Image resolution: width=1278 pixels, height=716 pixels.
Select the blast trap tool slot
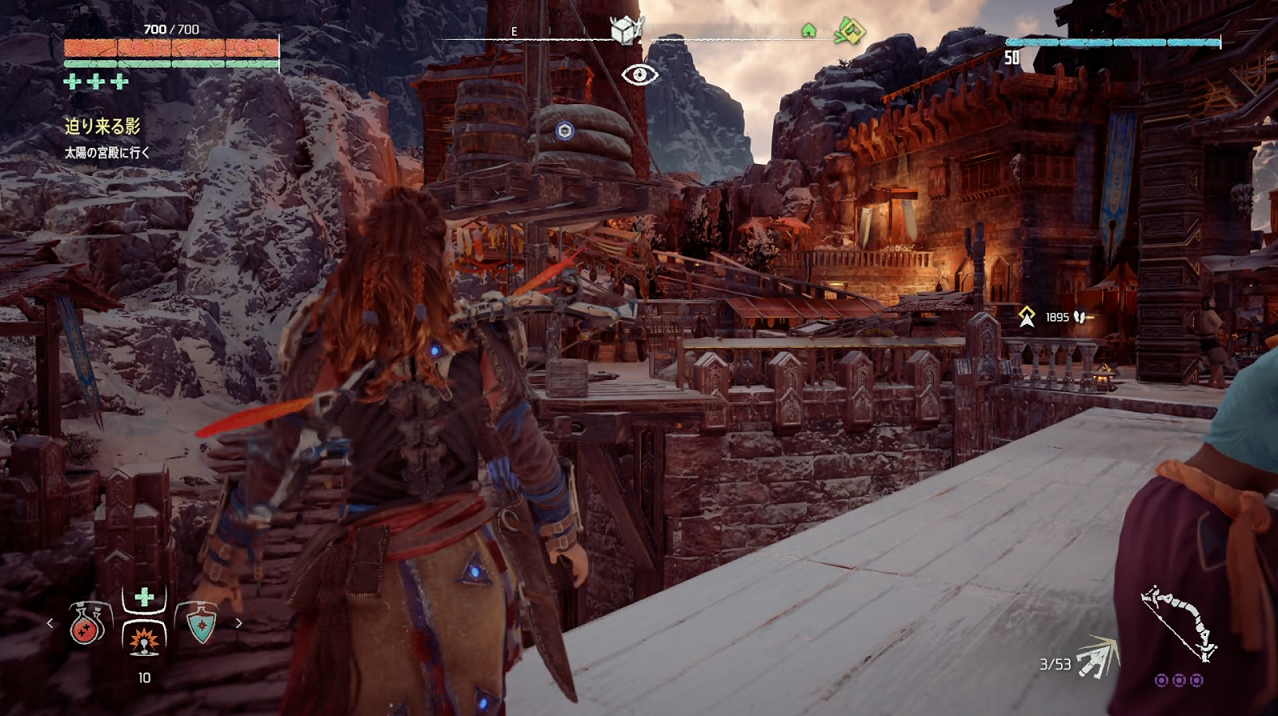(x=144, y=640)
